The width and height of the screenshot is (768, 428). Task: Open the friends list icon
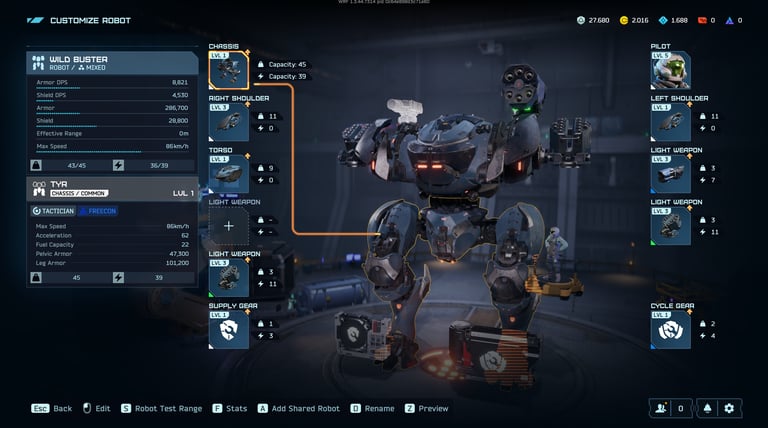(659, 408)
